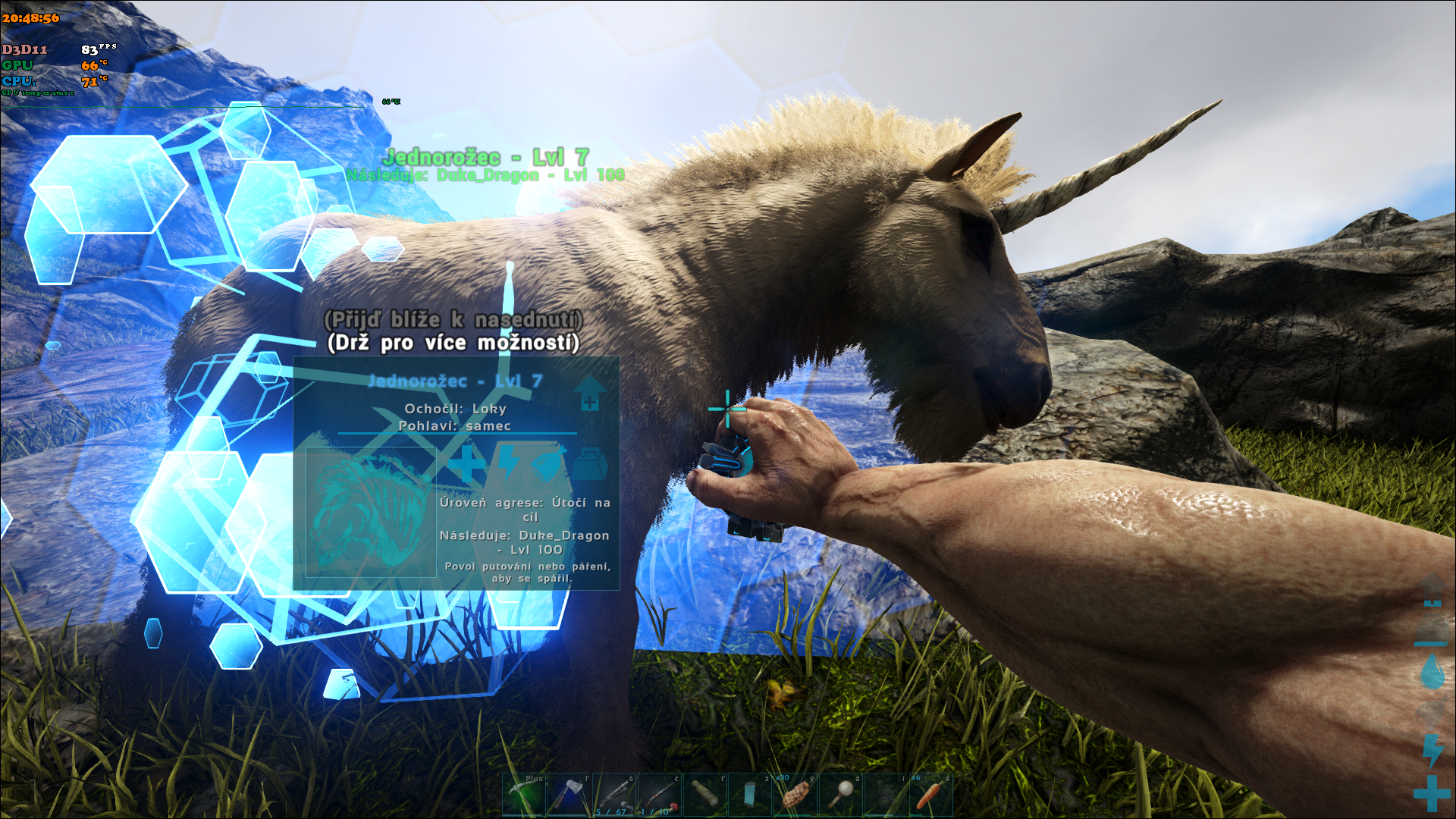Screen dimensions: 1456x819
Task: Click the water droplet status icon
Action: (1432, 673)
